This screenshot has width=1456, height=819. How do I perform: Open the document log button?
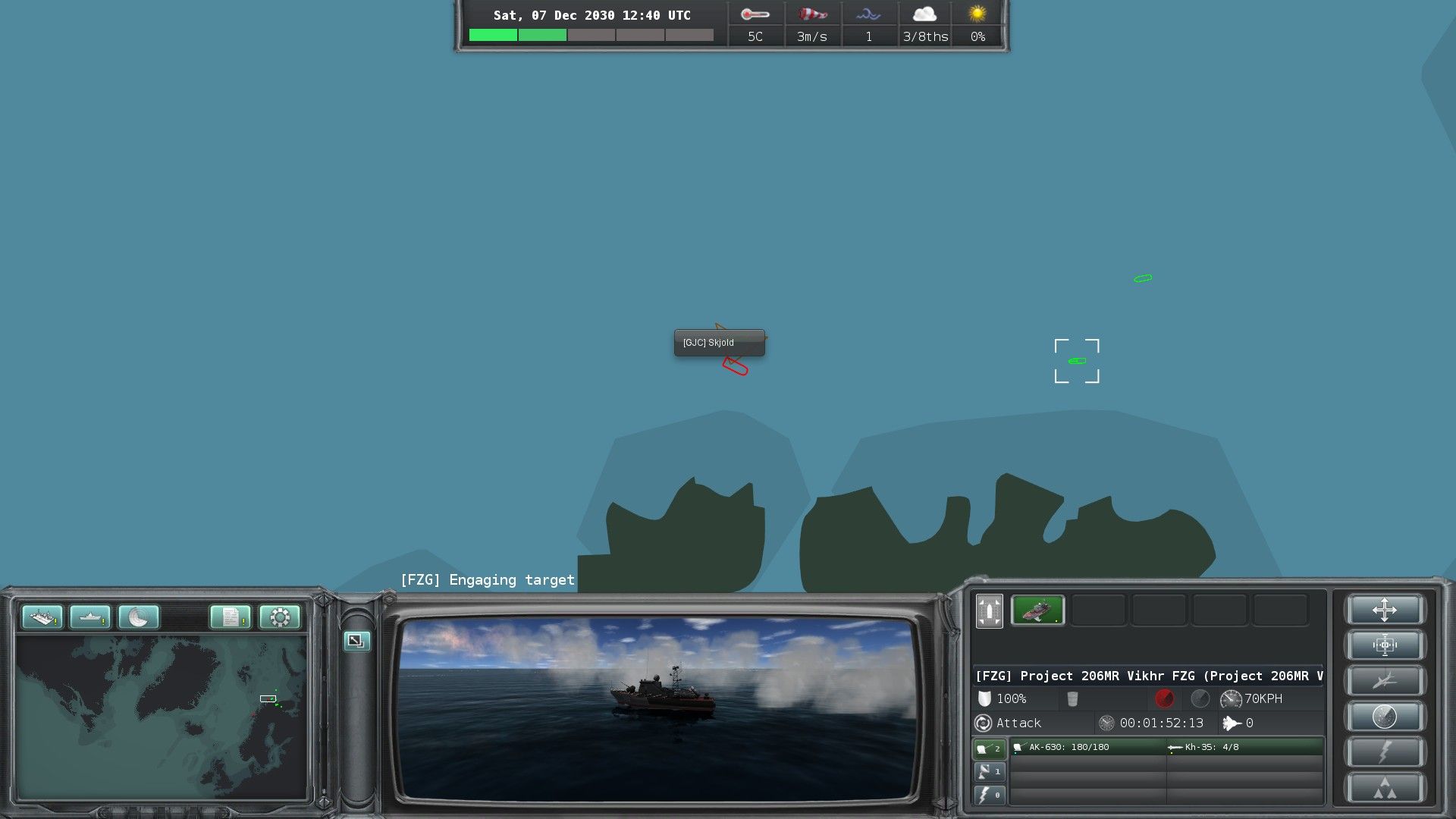(231, 617)
